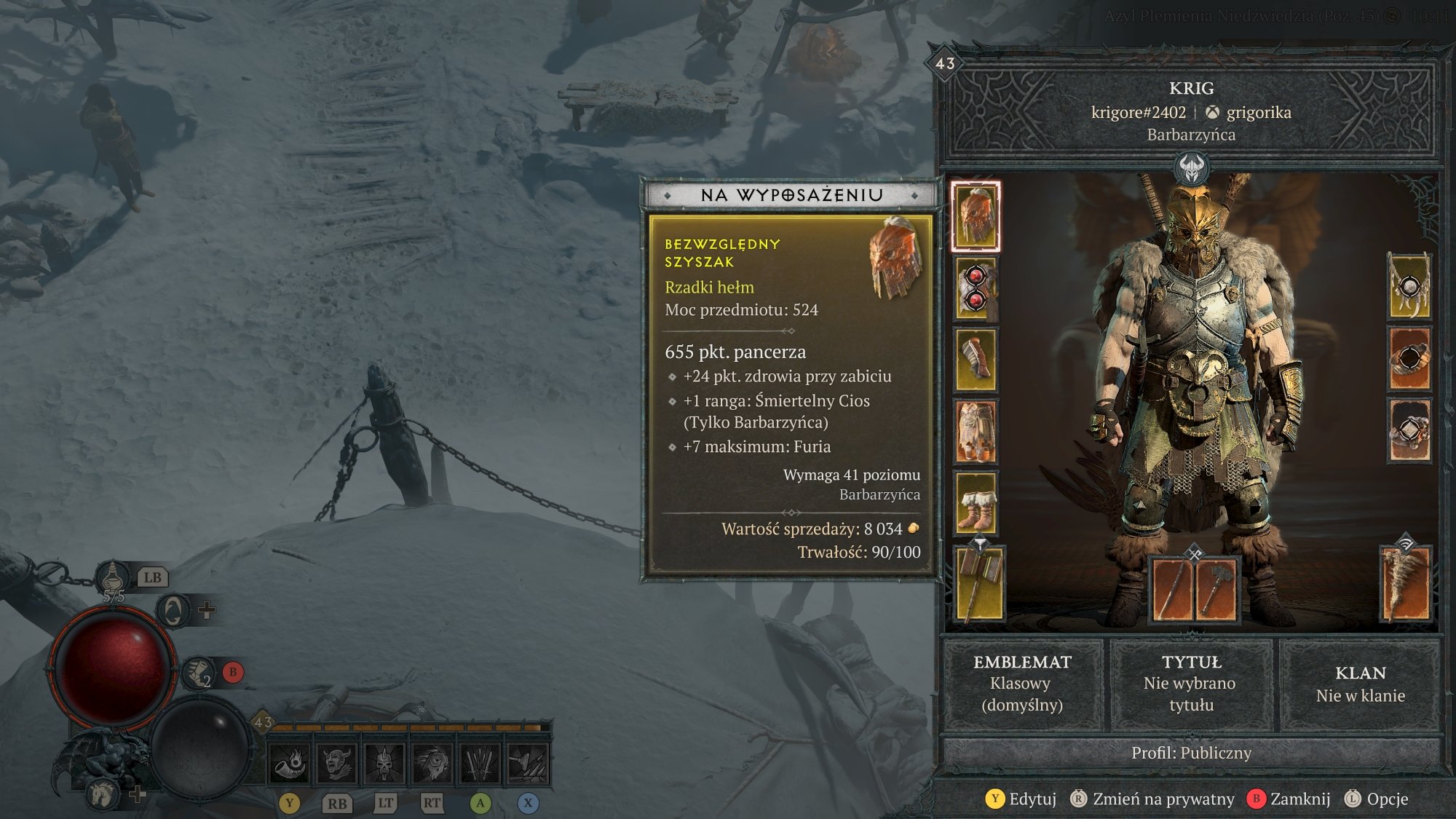
Task: Open the Klan panel
Action: pos(1360,683)
